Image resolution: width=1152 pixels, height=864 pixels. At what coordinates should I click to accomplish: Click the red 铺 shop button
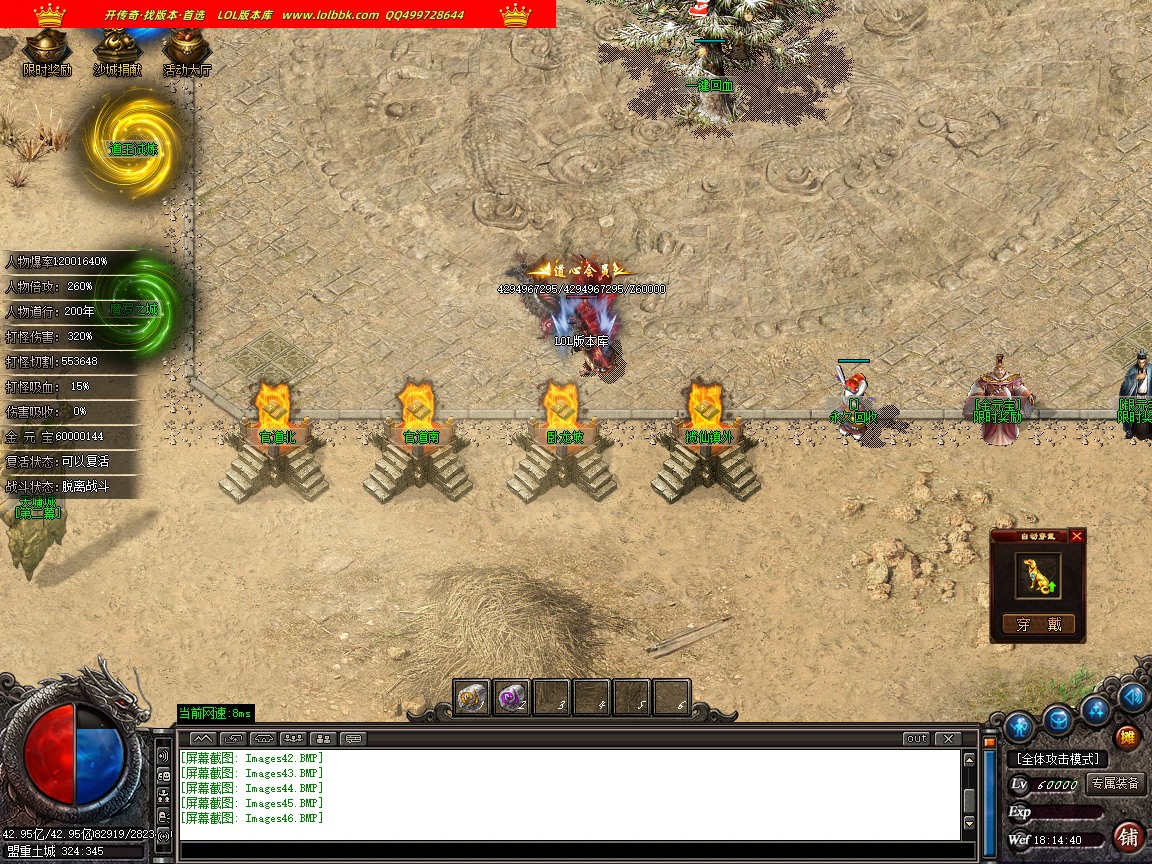pyautogui.click(x=1129, y=836)
